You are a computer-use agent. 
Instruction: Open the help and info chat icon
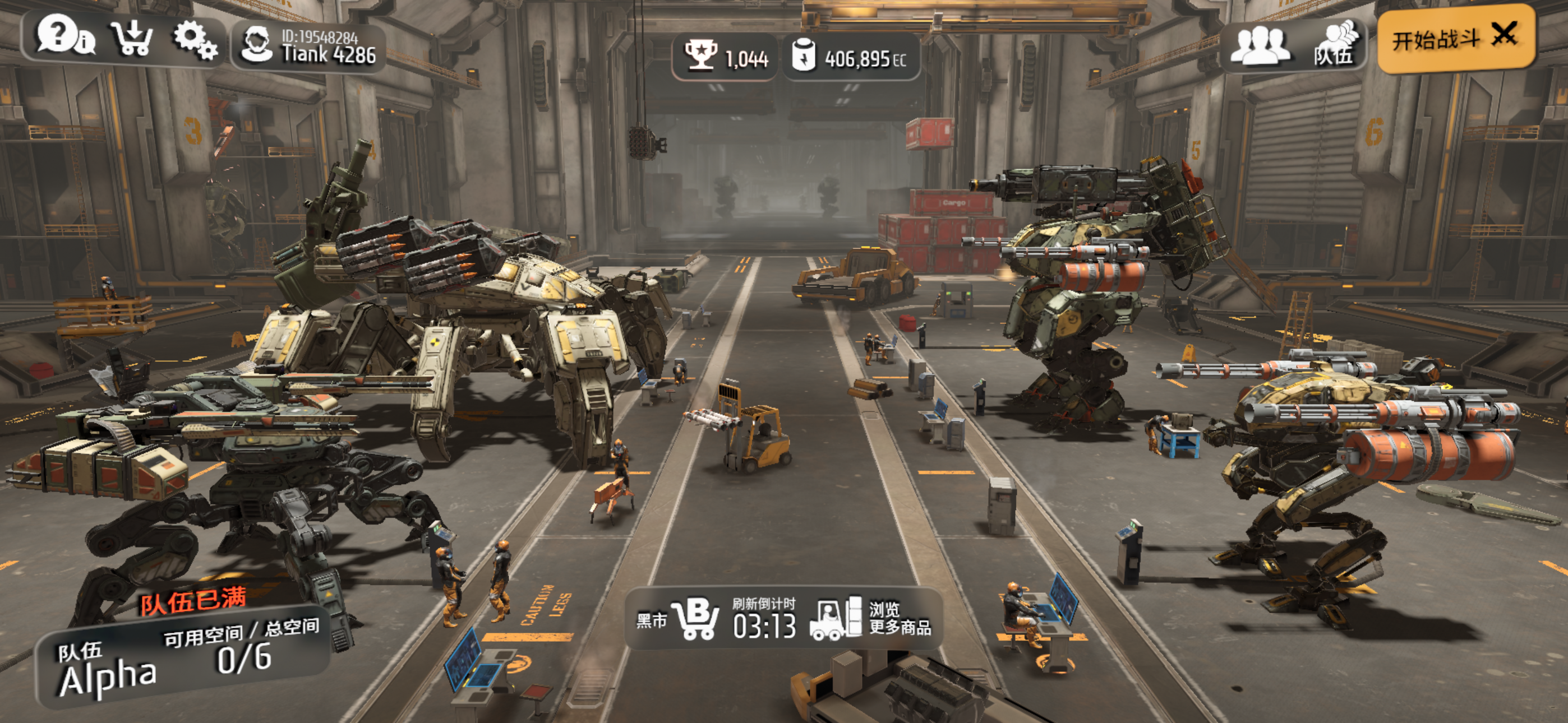click(x=65, y=36)
